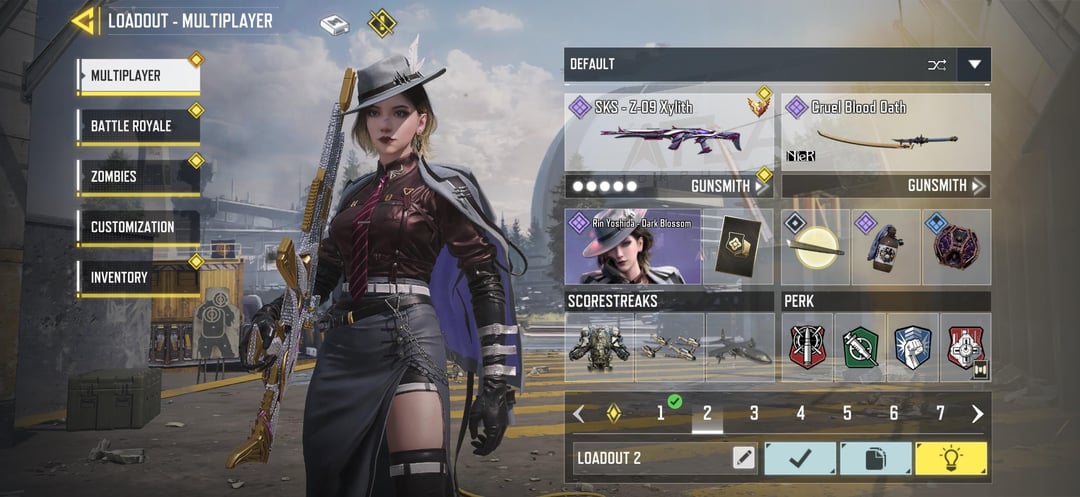
Task: Click the yellow lightbulb recommendation button
Action: (950, 458)
